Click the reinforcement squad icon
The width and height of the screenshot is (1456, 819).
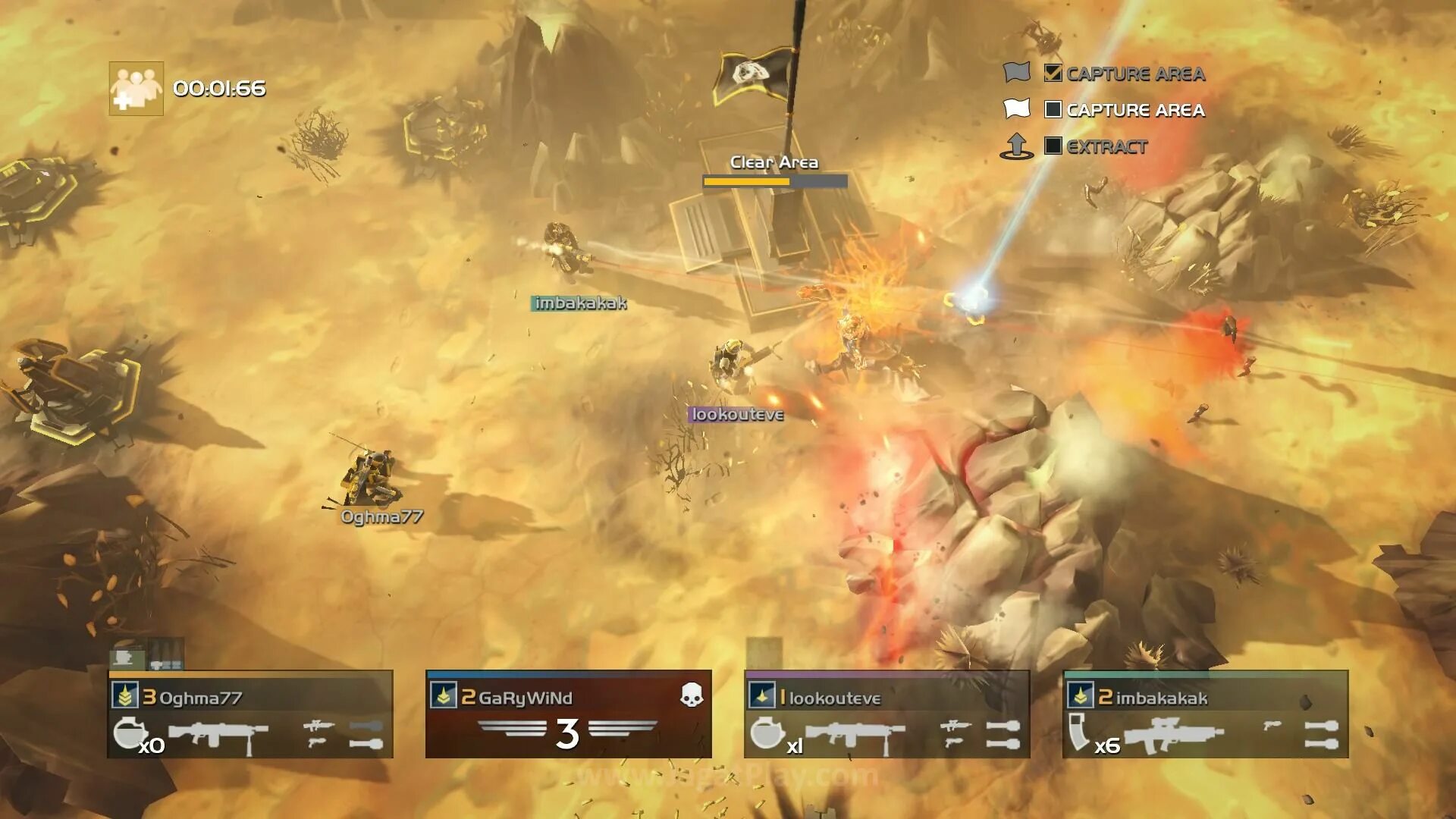click(x=136, y=89)
